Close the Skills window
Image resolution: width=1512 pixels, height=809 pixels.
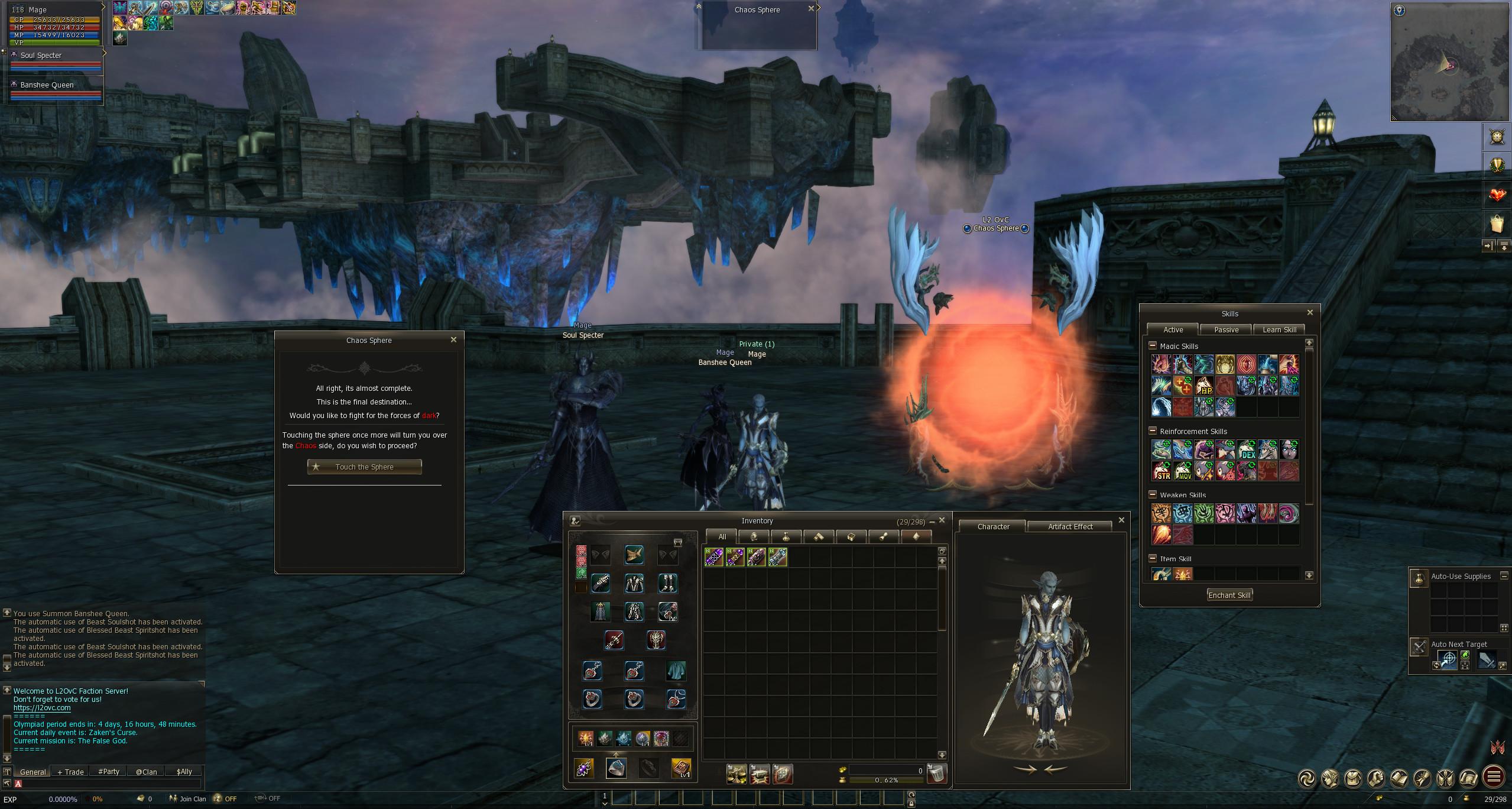1309,313
